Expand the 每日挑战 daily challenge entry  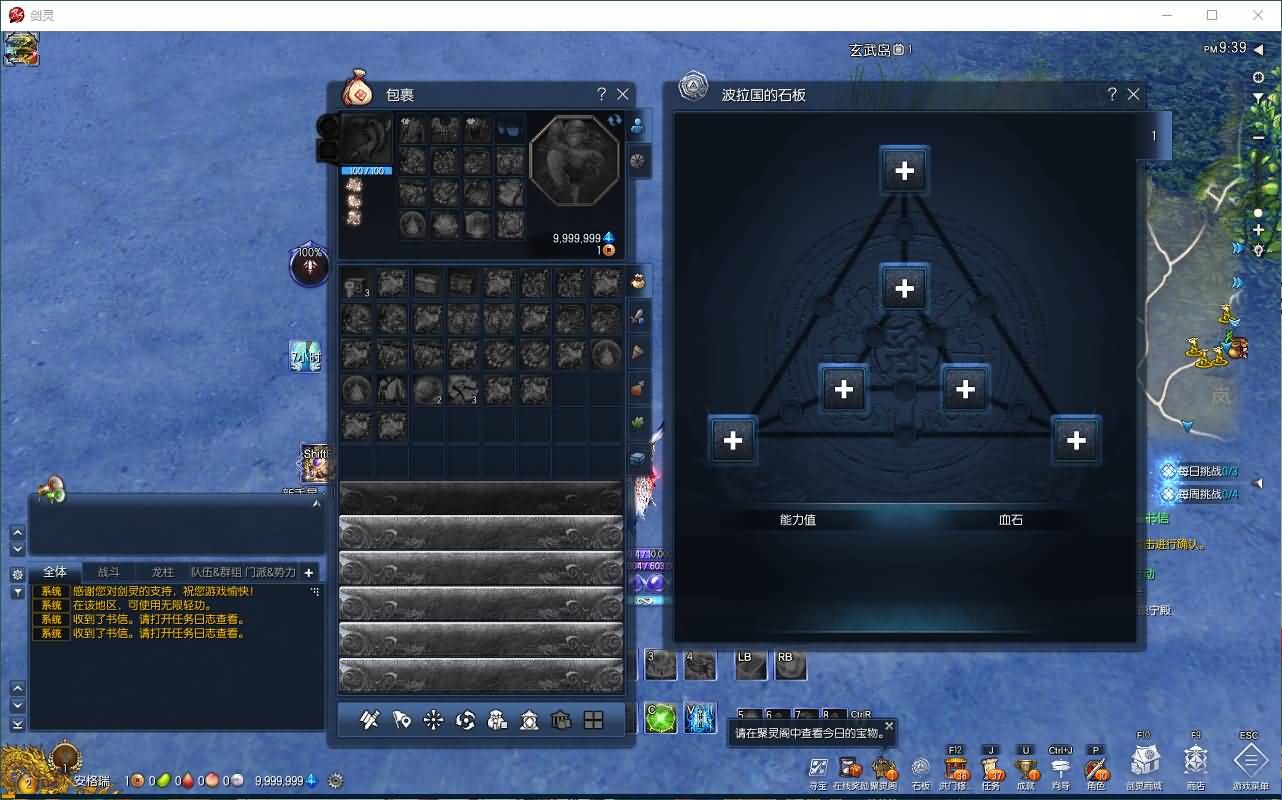click(x=1198, y=471)
